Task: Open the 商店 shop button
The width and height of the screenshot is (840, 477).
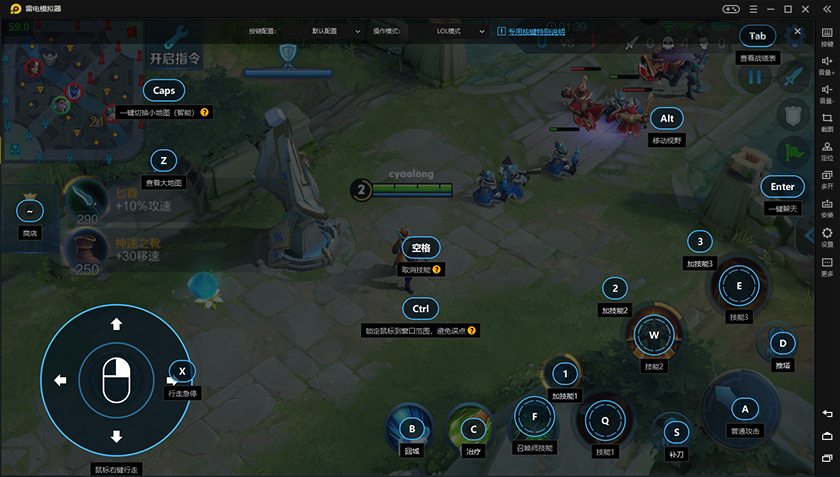Action: [x=29, y=211]
